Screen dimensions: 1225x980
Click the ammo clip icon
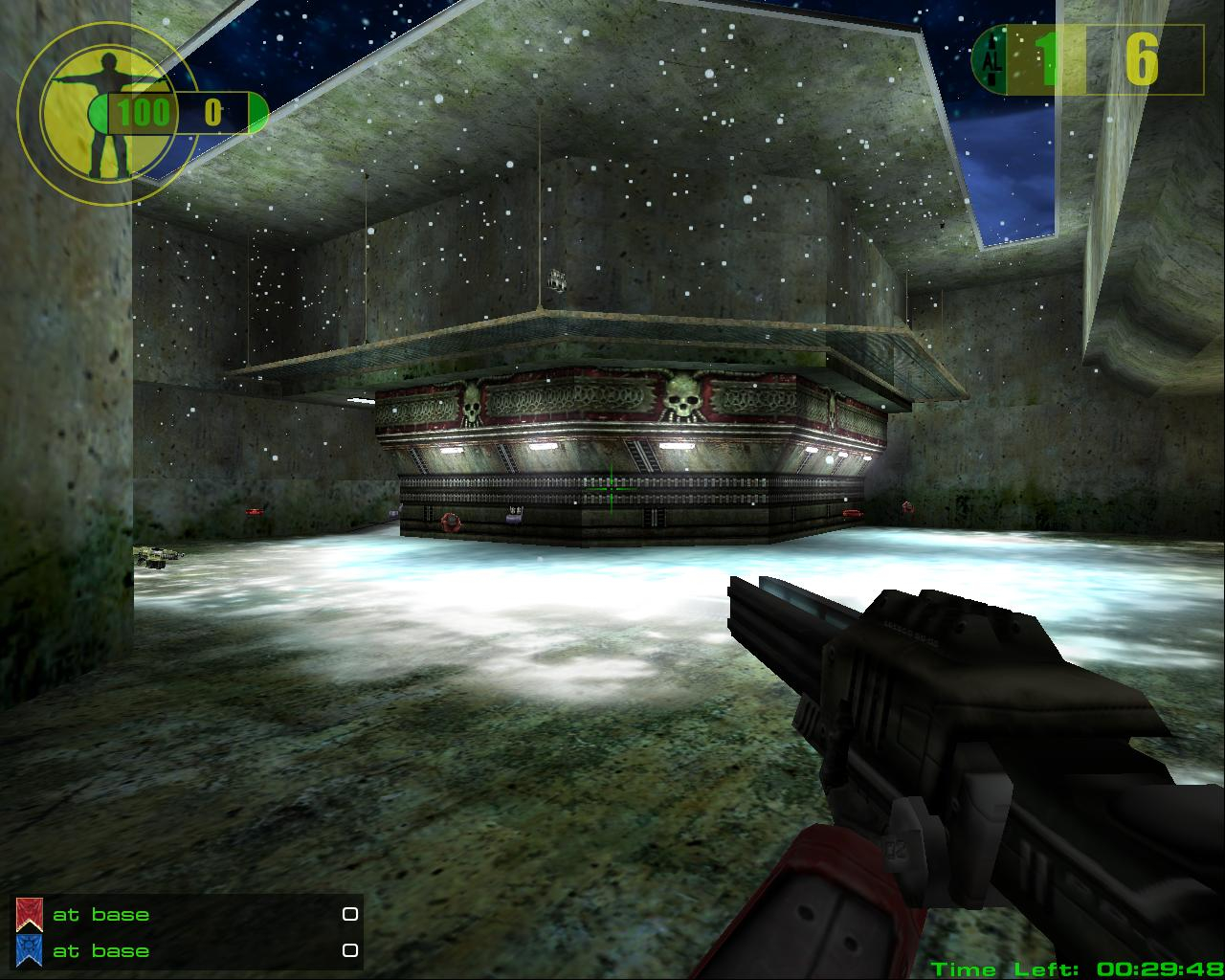coord(991,60)
